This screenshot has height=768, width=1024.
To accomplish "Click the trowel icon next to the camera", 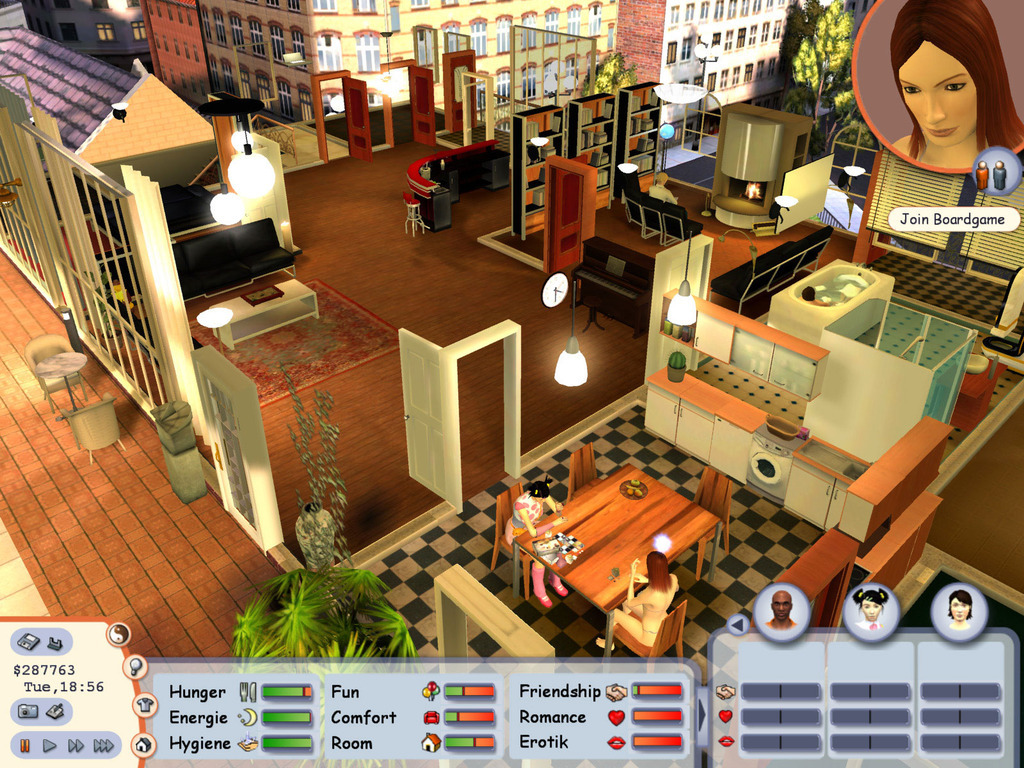I will tap(56, 711).
